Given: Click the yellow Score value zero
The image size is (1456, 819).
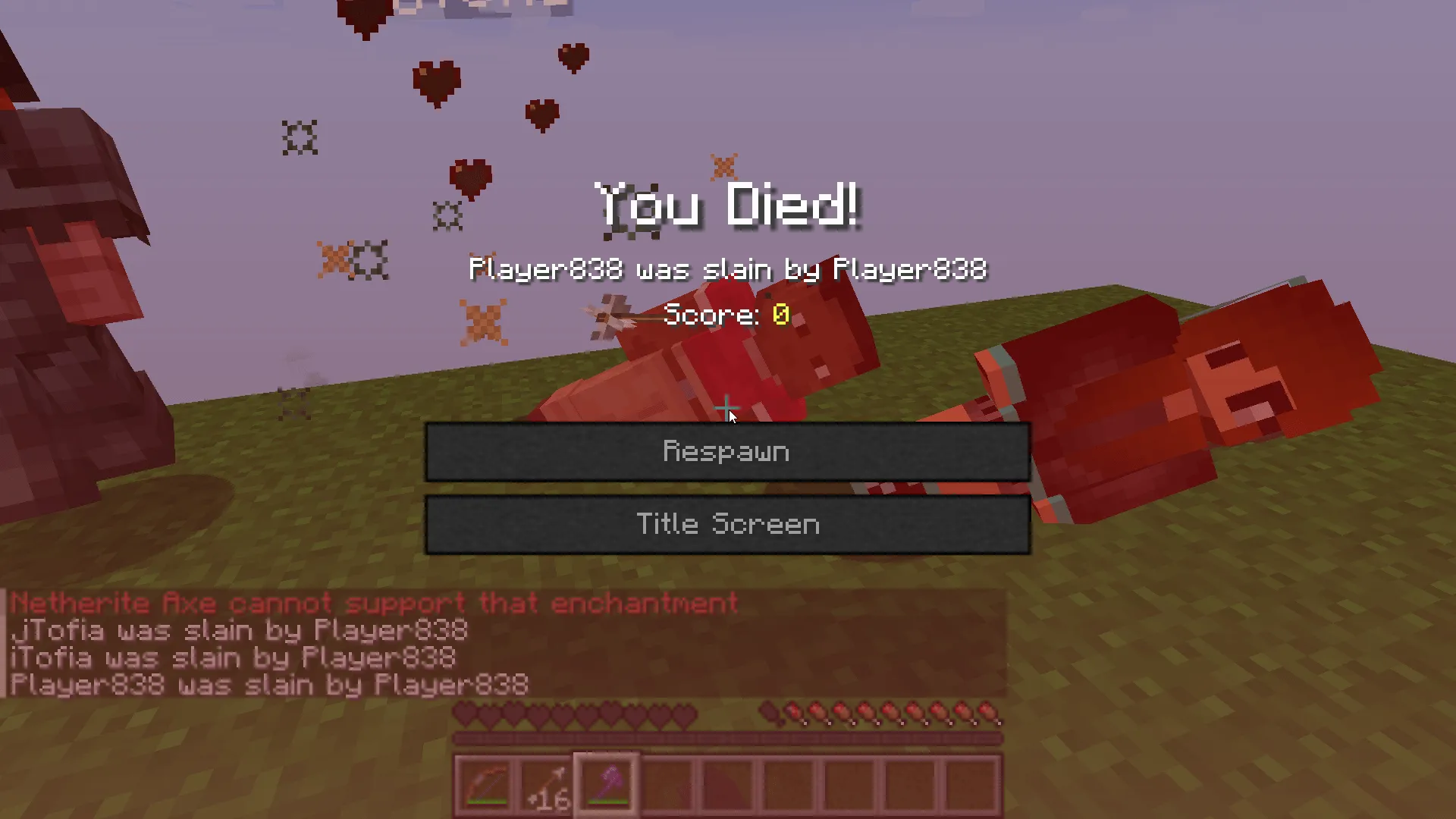Looking at the screenshot, I should [x=780, y=315].
